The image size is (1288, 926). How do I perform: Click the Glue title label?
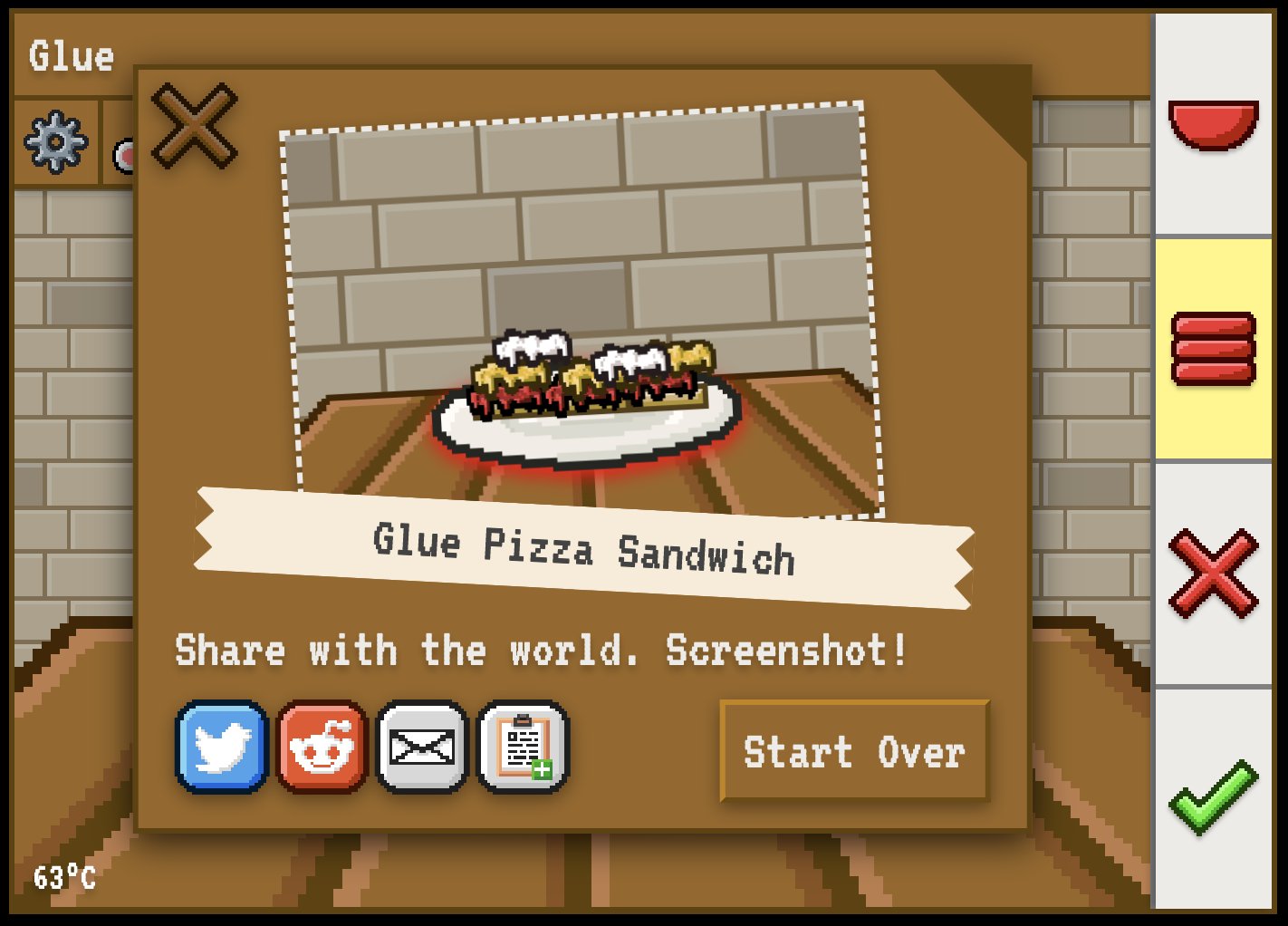click(72, 56)
